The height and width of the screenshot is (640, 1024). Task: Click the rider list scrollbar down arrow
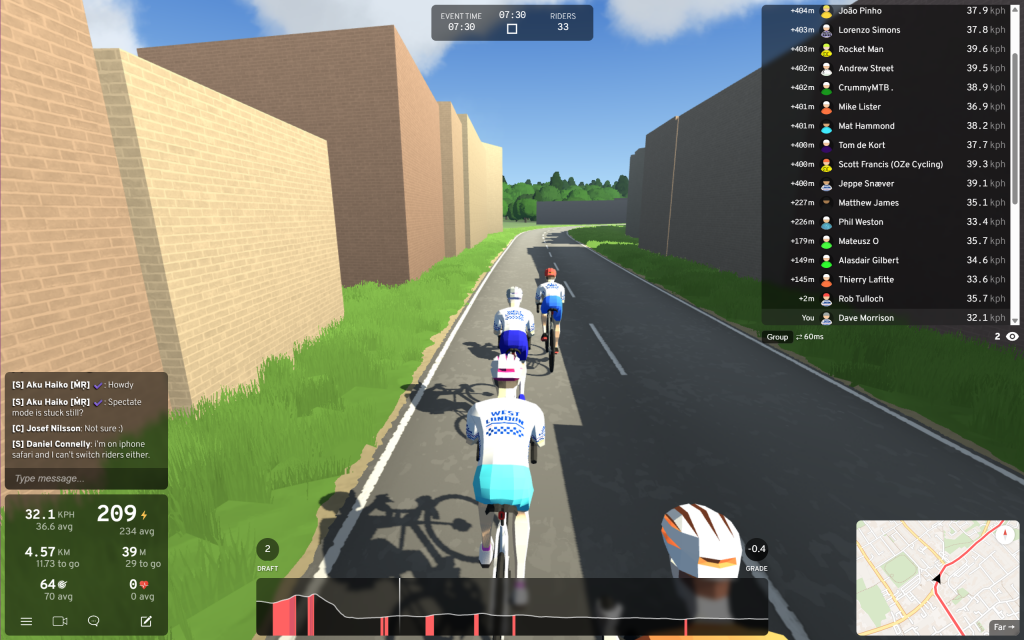1015,320
